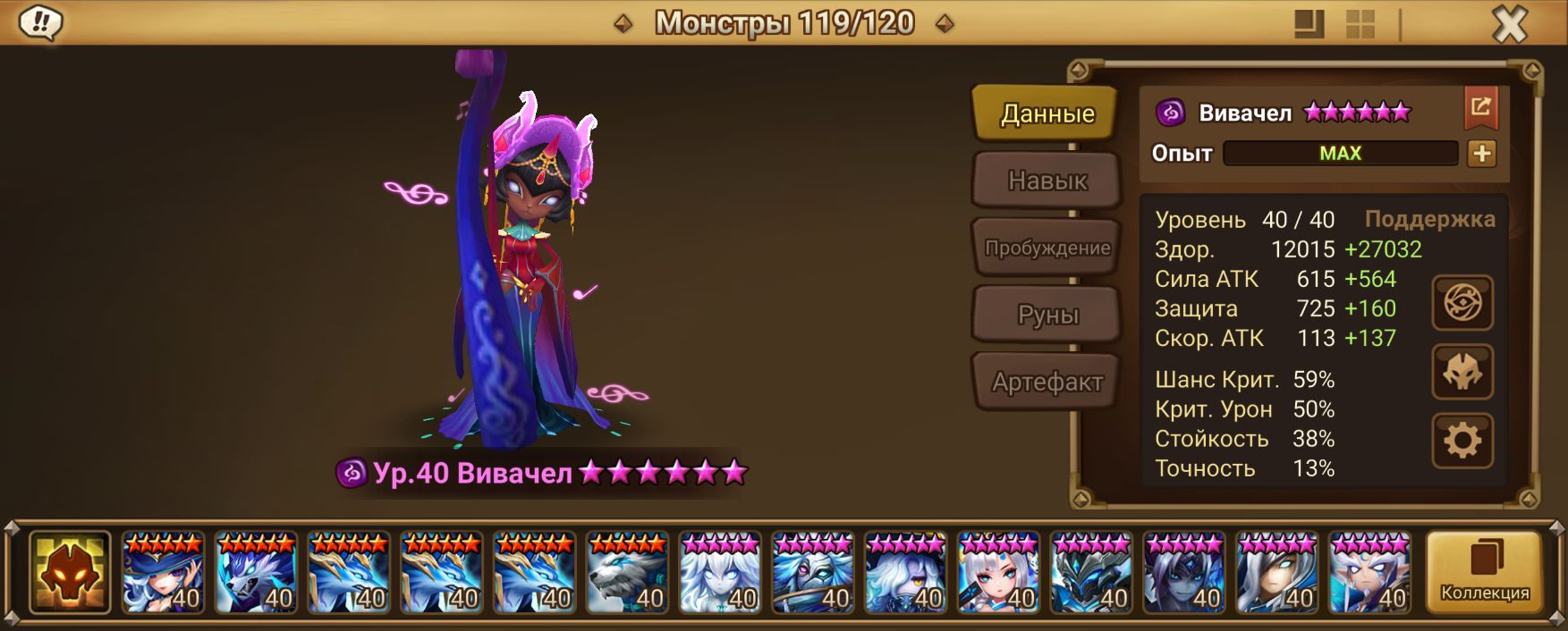Select the single-panel view layout icon
1568x631 pixels.
pos(1309,25)
